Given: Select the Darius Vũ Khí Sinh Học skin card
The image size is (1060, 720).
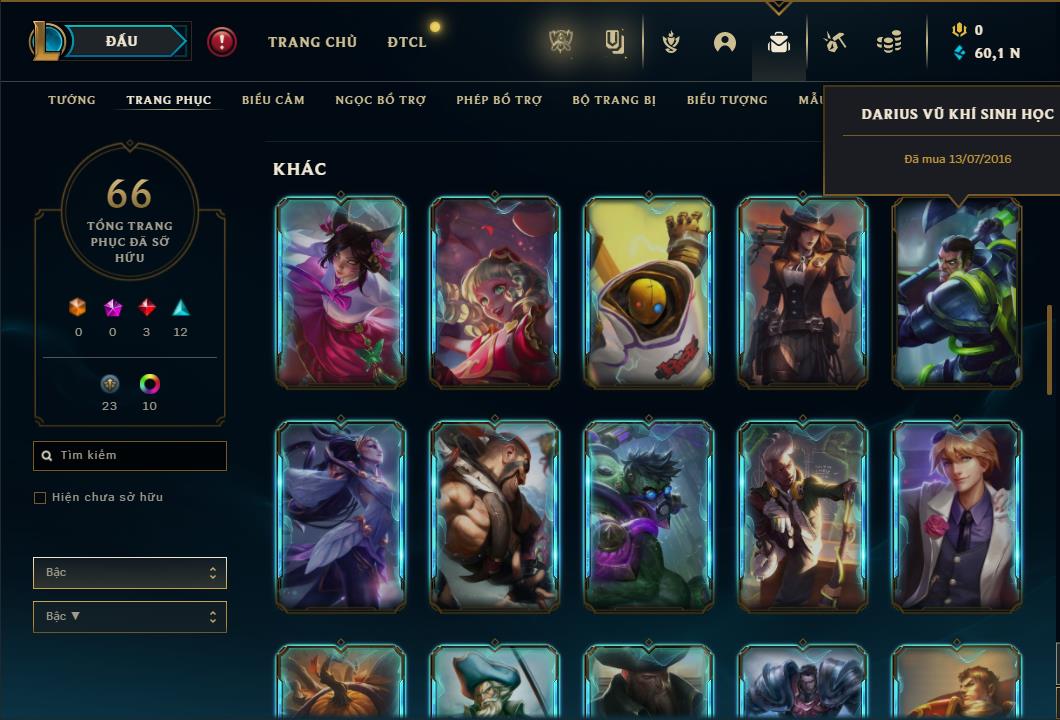Looking at the screenshot, I should pyautogui.click(x=957, y=292).
